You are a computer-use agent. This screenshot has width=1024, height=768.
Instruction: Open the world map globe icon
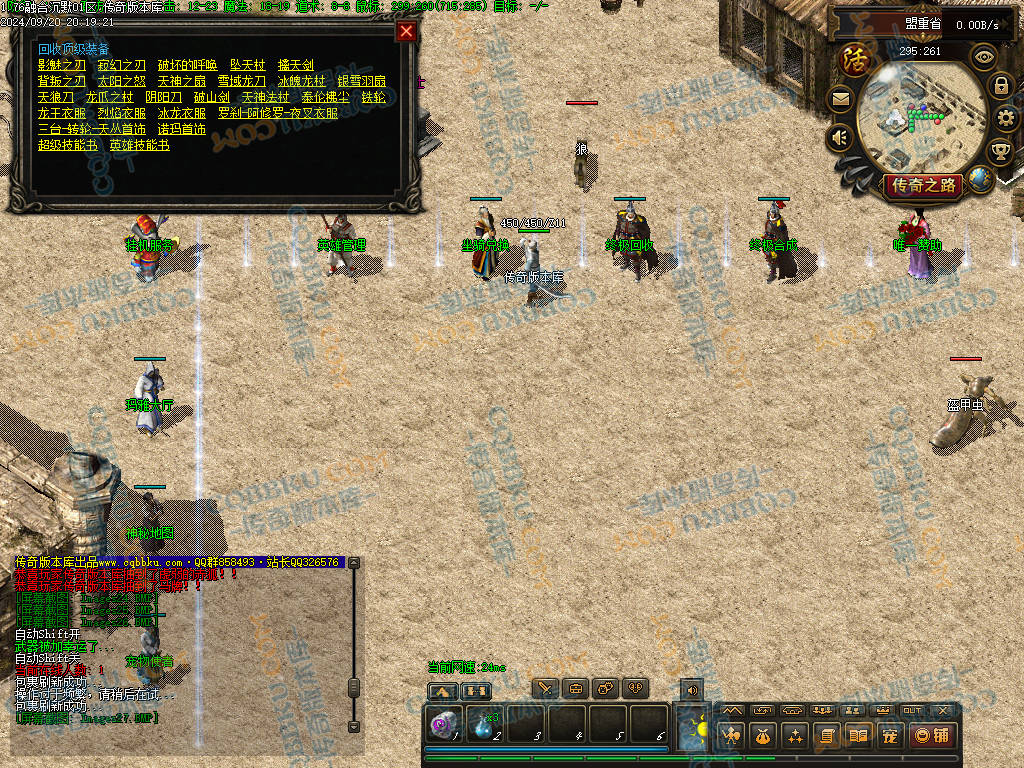point(980,179)
